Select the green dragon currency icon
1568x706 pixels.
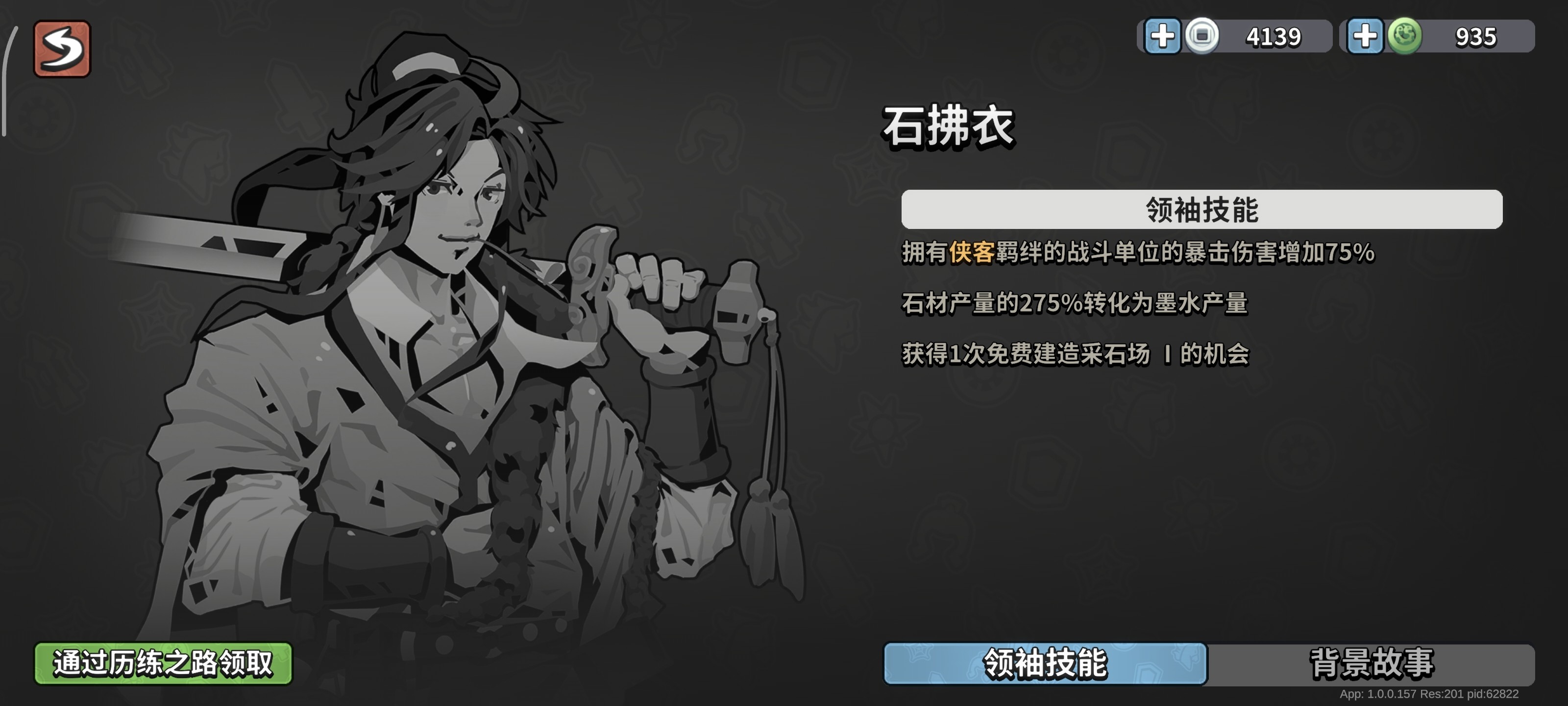pos(1406,37)
